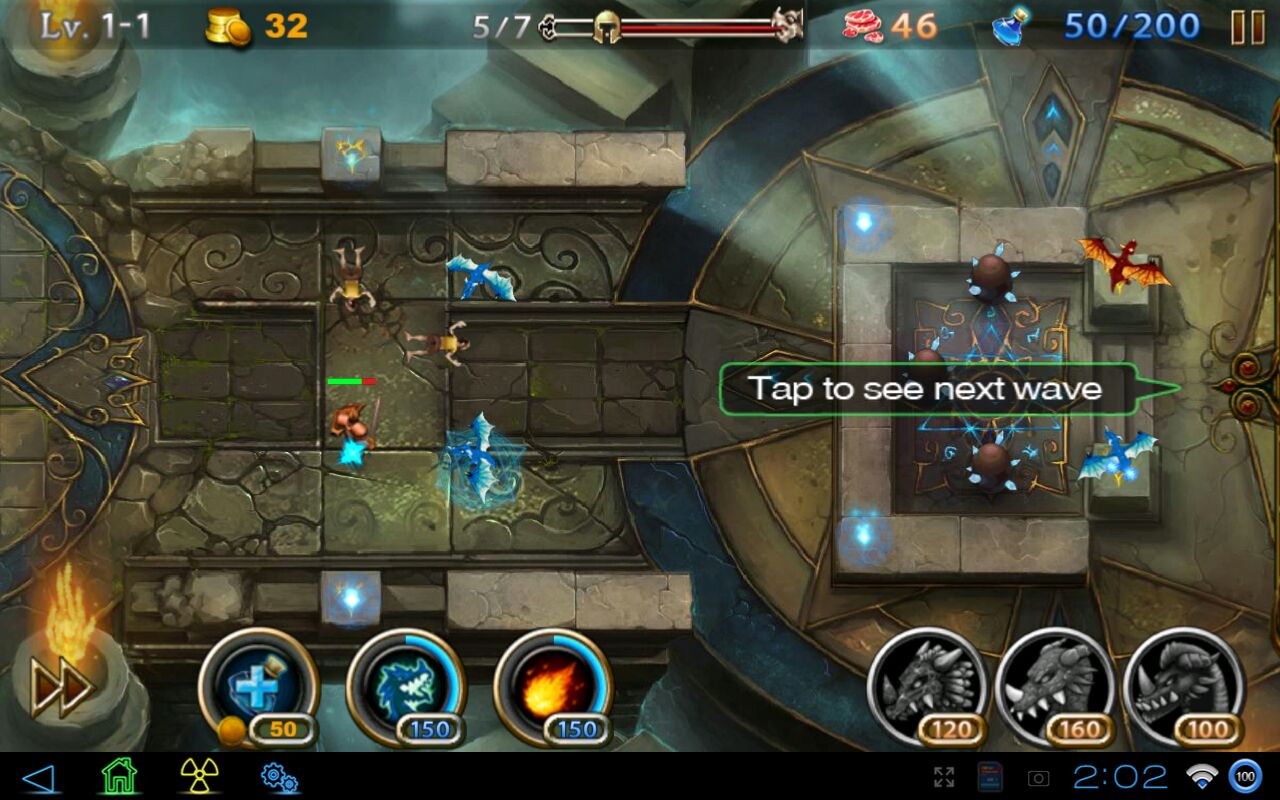Tap the next wave speech bubble

tap(927, 389)
